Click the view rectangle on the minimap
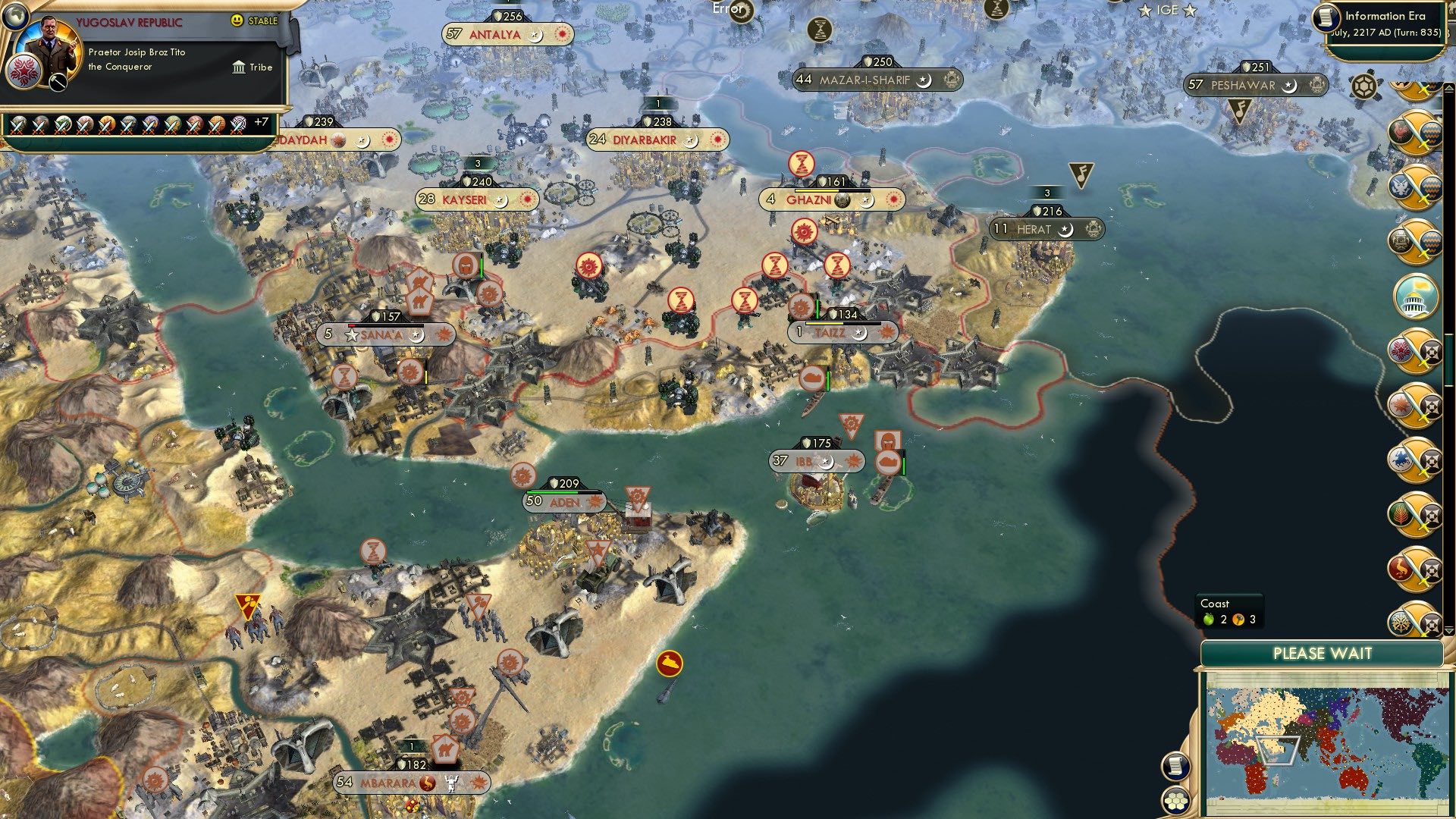The height and width of the screenshot is (819, 1456). coord(1277,749)
